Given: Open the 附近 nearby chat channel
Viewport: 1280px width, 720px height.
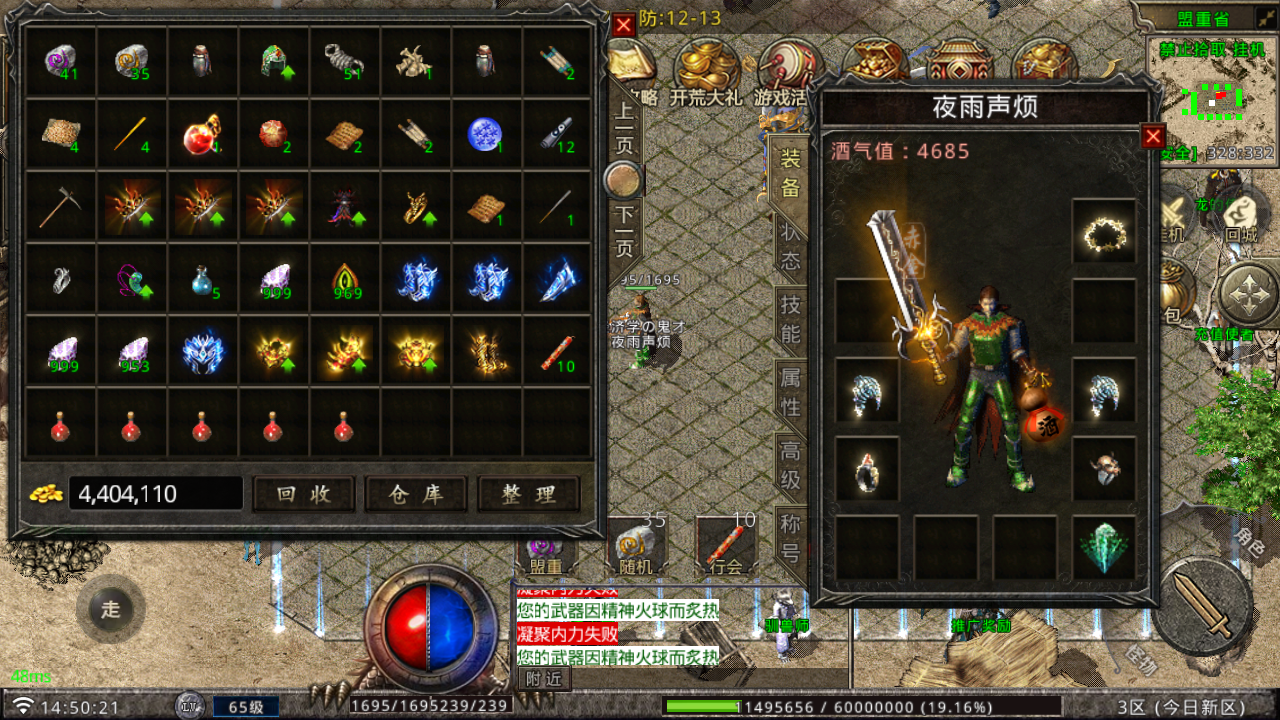Looking at the screenshot, I should (543, 678).
